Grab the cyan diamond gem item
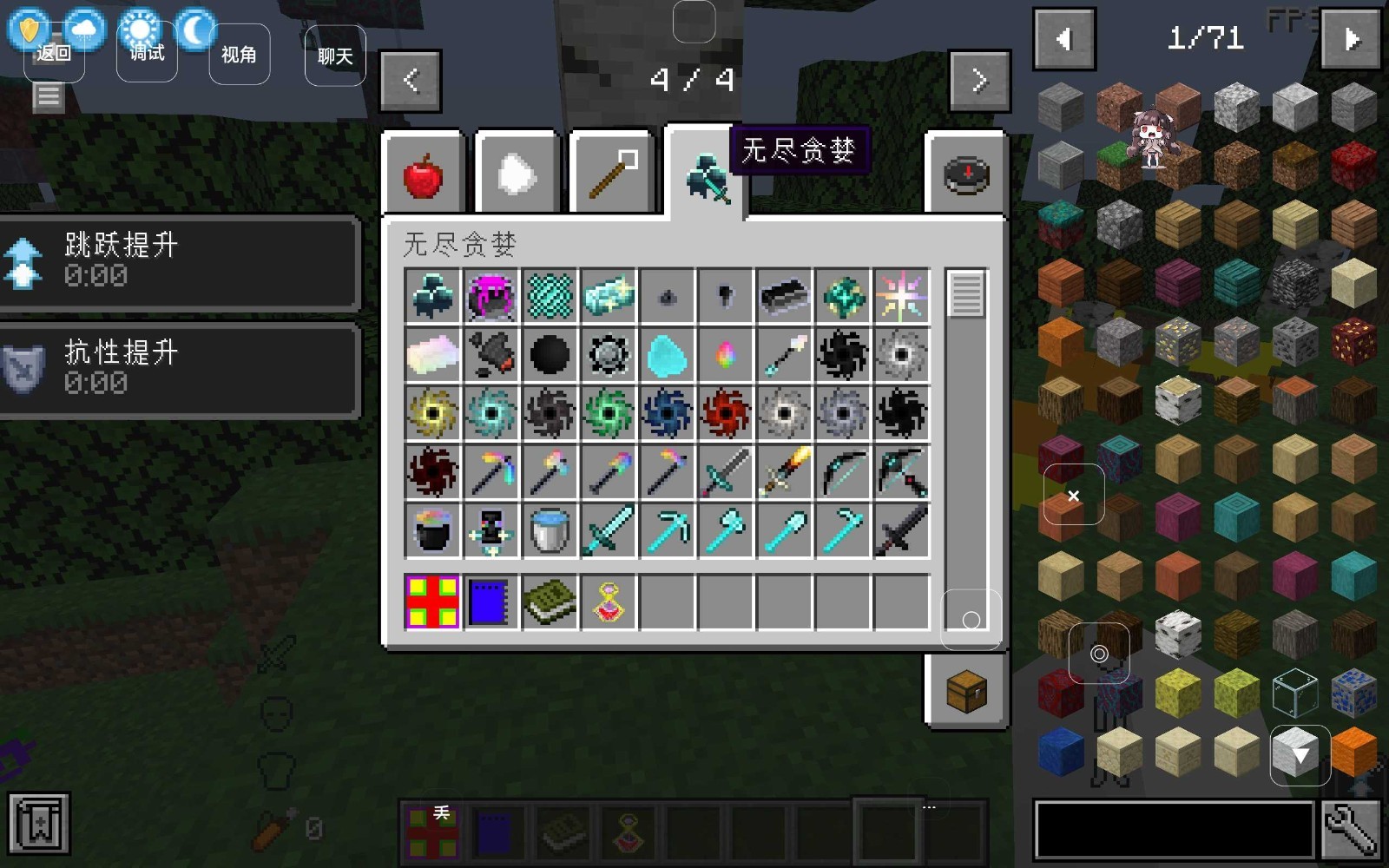 [667, 355]
